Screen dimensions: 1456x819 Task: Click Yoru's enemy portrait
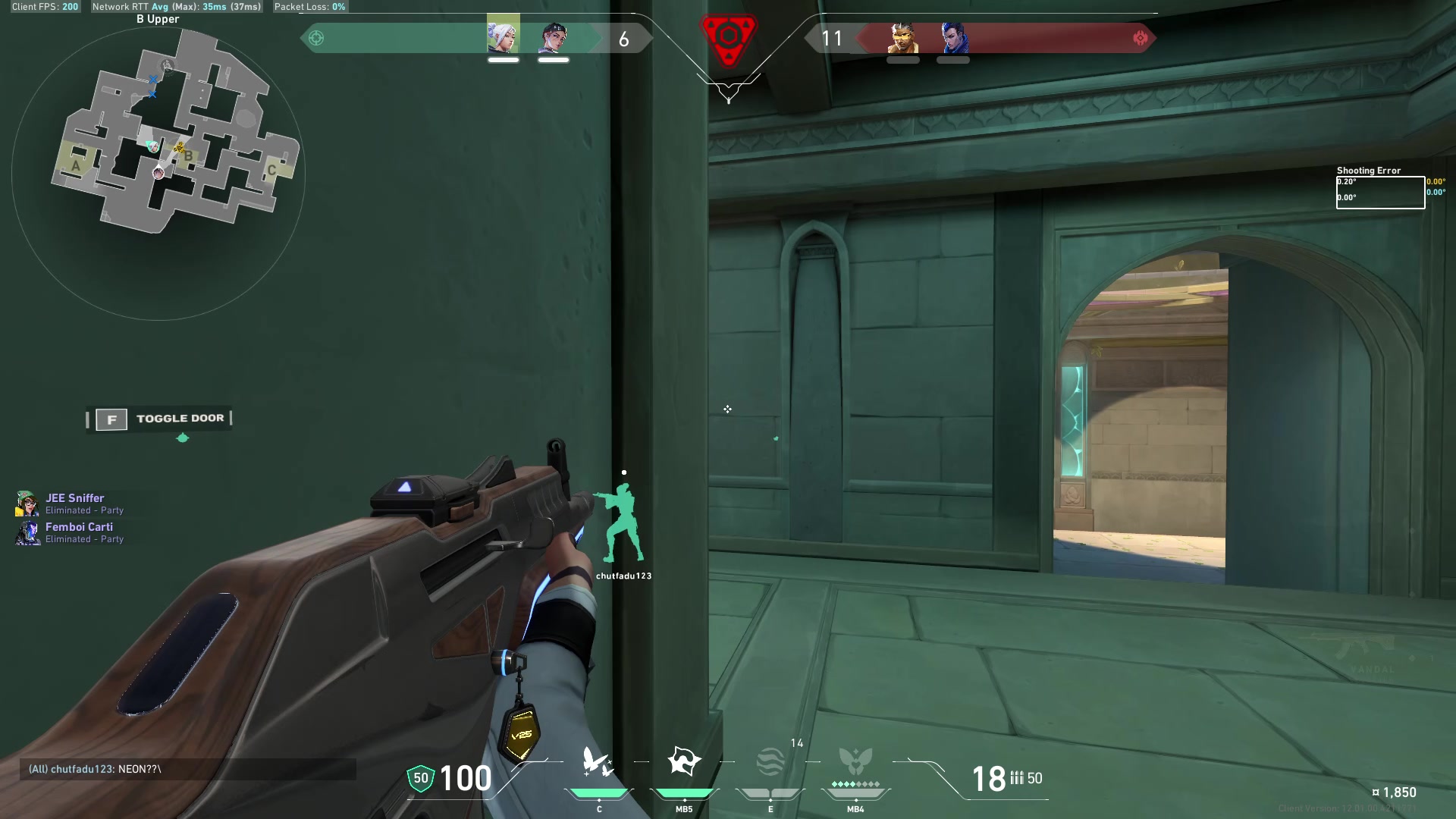tap(953, 37)
